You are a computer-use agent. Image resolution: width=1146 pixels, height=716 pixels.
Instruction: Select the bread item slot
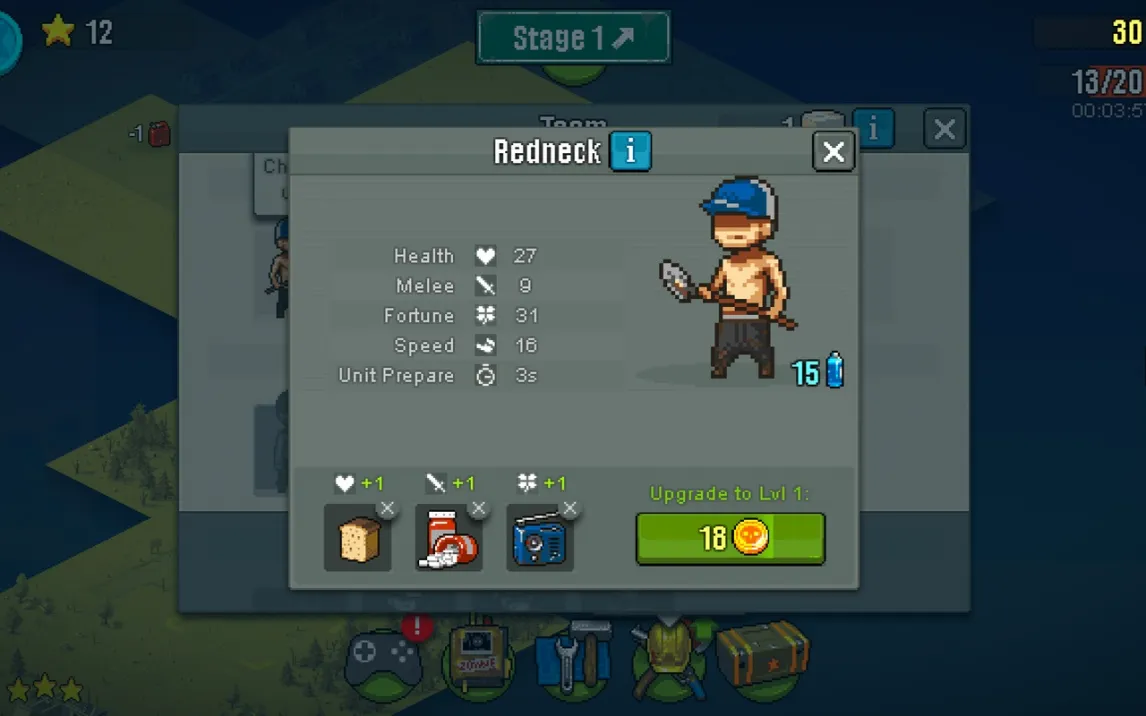click(x=357, y=540)
